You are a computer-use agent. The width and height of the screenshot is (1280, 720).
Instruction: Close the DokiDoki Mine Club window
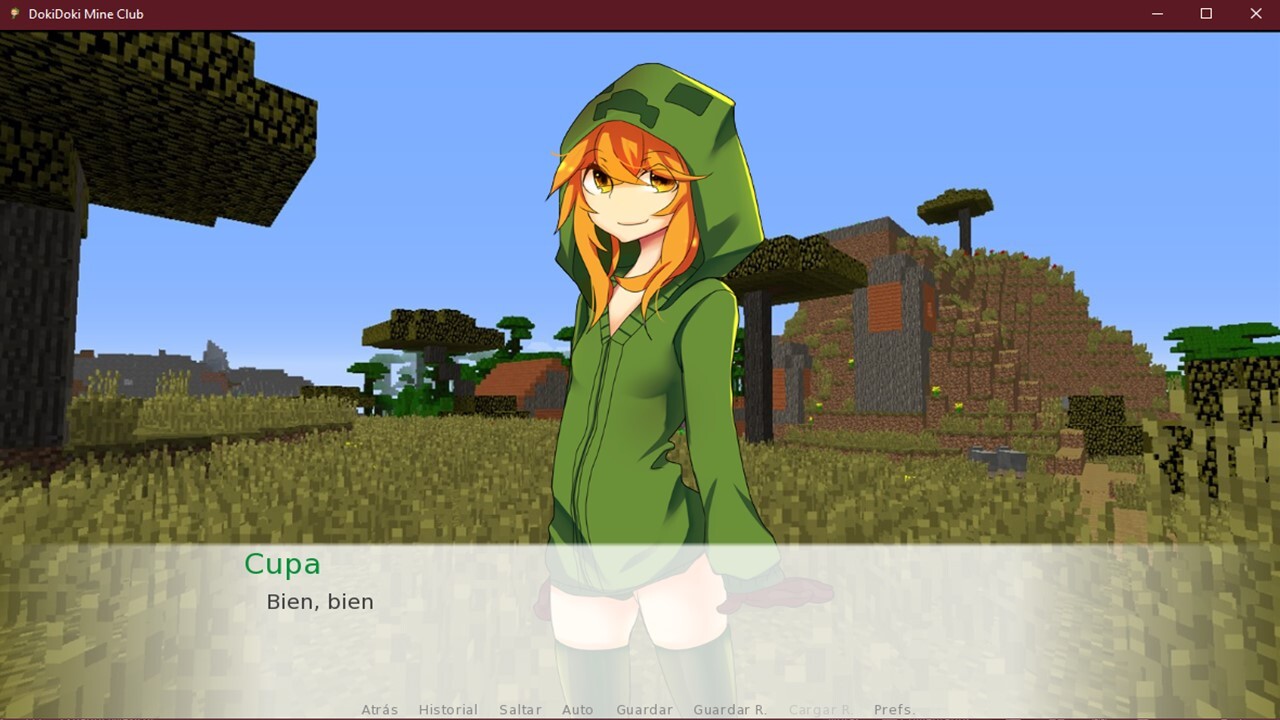click(1255, 13)
